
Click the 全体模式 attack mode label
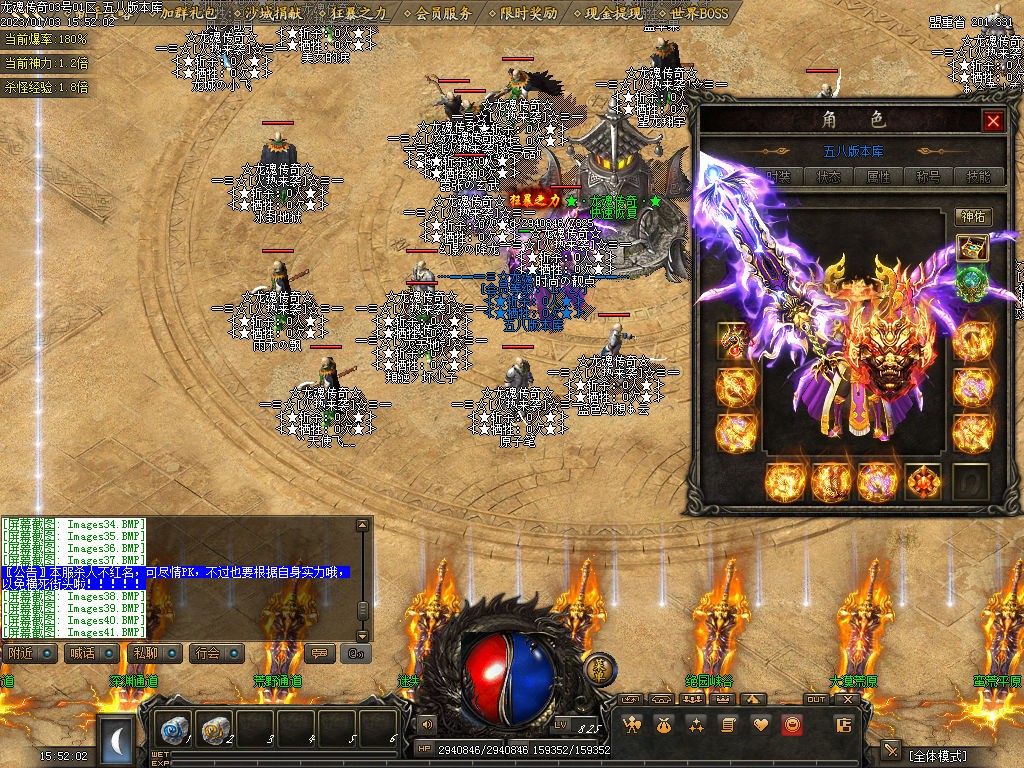(939, 755)
